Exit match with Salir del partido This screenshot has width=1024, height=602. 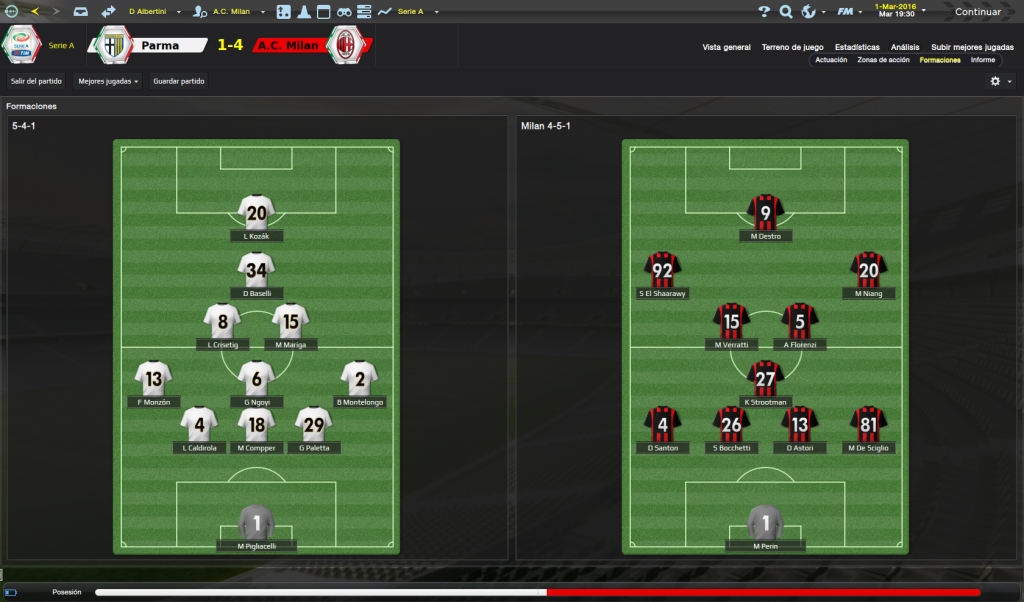coord(37,80)
